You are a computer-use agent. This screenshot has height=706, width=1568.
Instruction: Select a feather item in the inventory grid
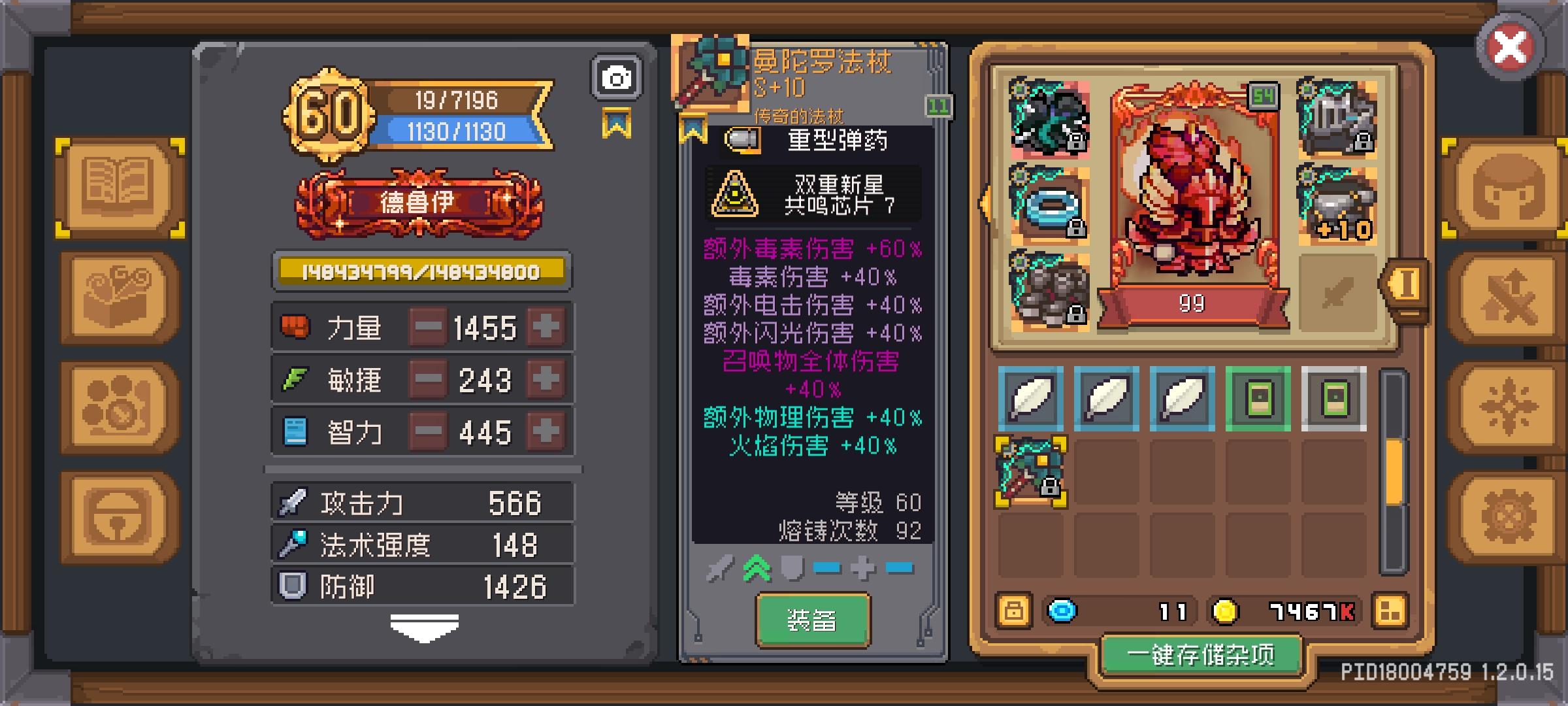click(x=1032, y=397)
